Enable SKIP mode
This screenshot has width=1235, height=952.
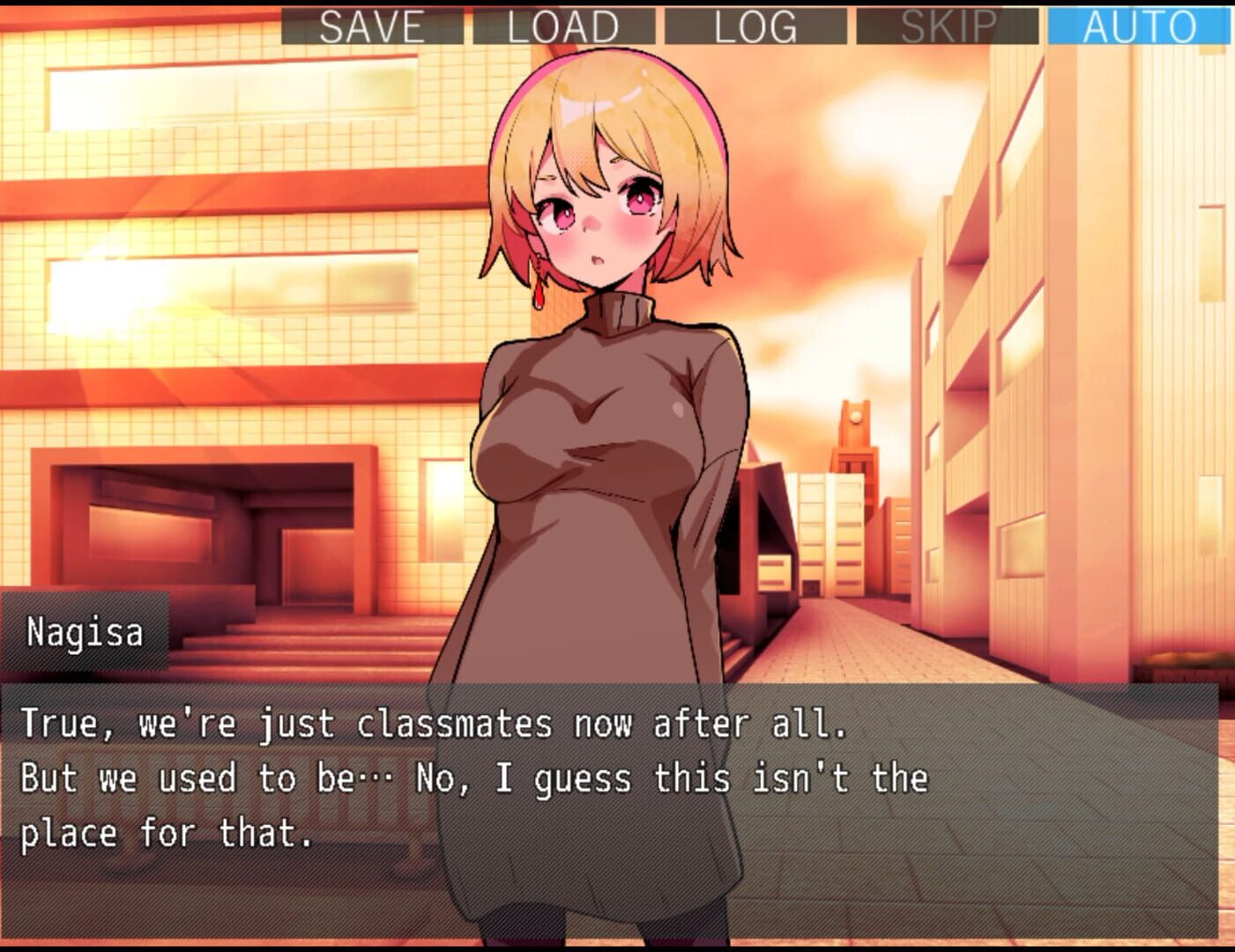(948, 26)
